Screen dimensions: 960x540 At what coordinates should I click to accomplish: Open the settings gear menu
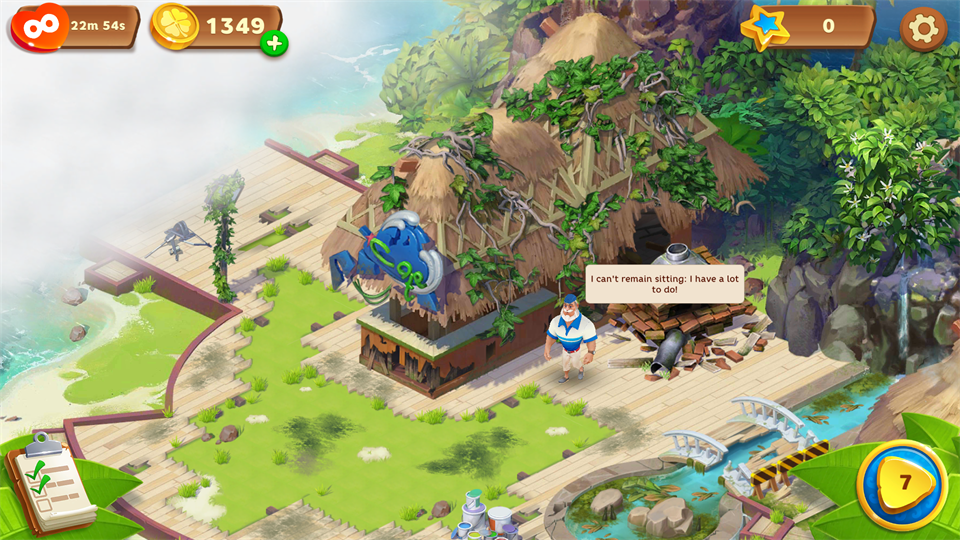pos(922,29)
